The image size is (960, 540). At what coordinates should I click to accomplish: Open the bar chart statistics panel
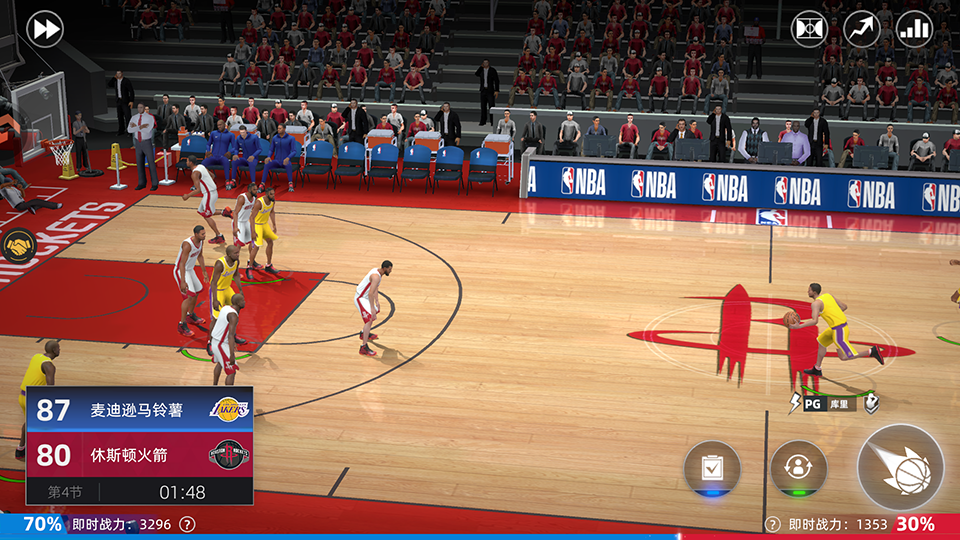[x=914, y=29]
